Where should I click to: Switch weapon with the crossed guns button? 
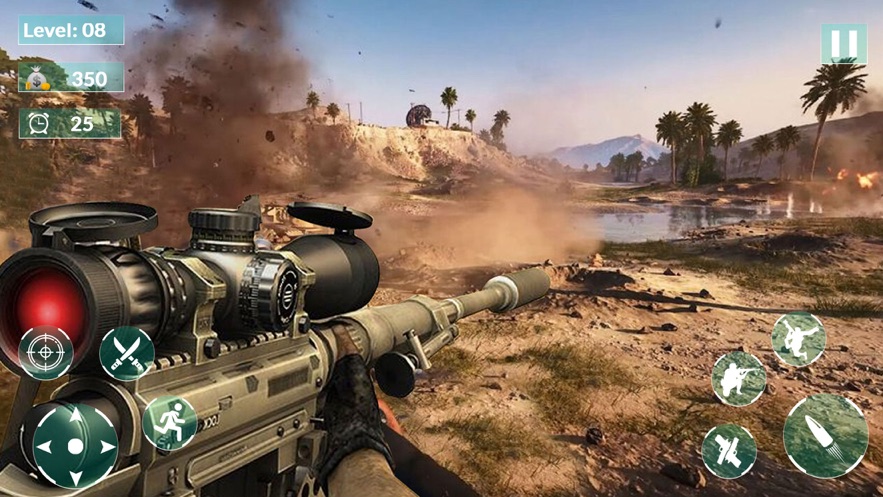click(x=729, y=451)
